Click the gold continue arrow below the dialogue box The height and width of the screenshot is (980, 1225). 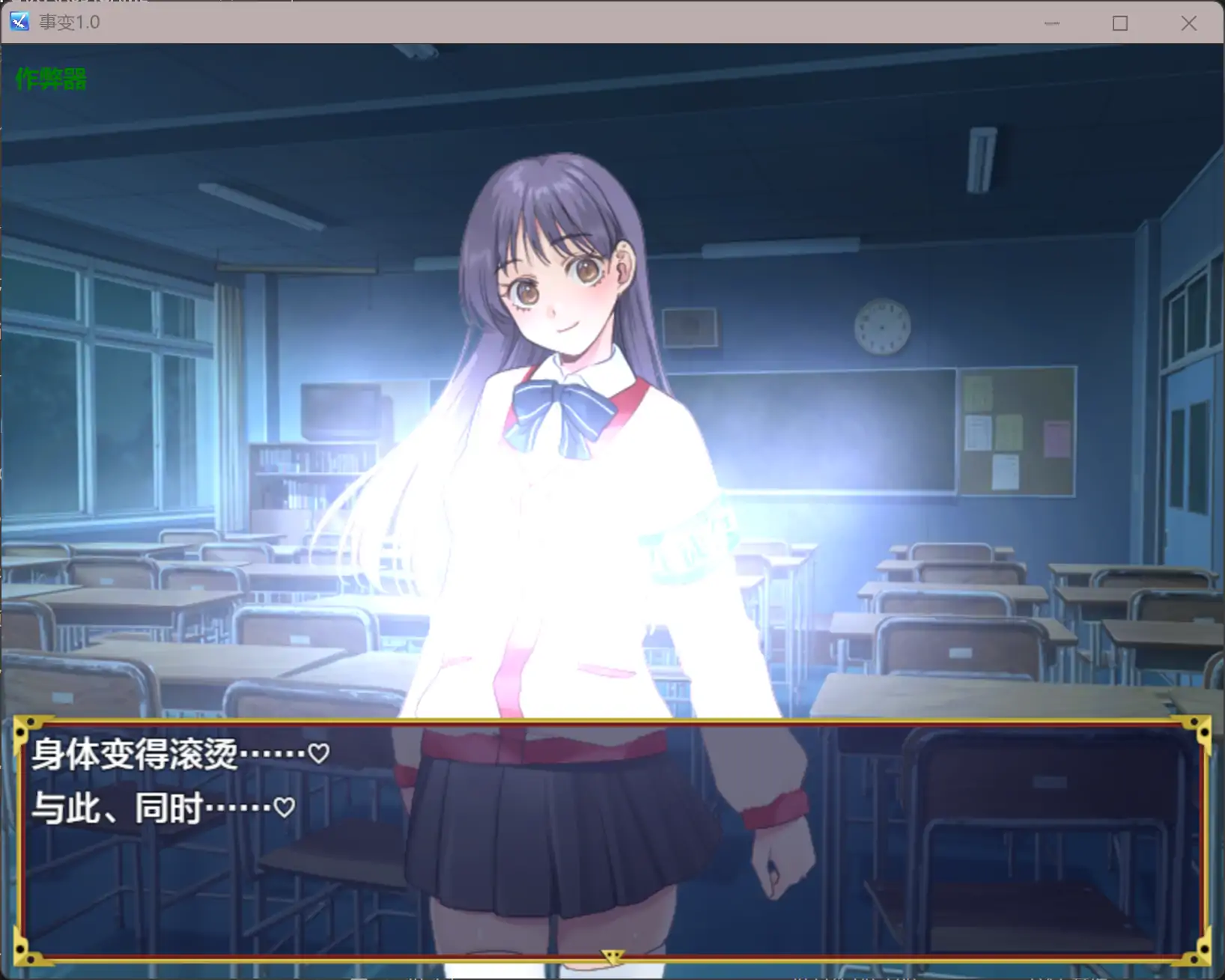(612, 956)
